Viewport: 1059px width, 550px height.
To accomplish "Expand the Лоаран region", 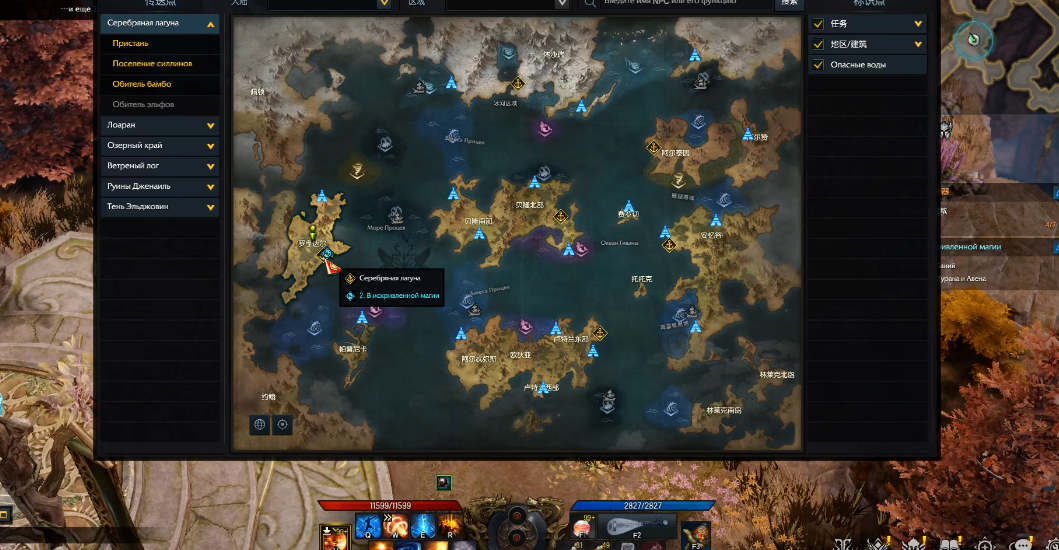I will (x=211, y=126).
